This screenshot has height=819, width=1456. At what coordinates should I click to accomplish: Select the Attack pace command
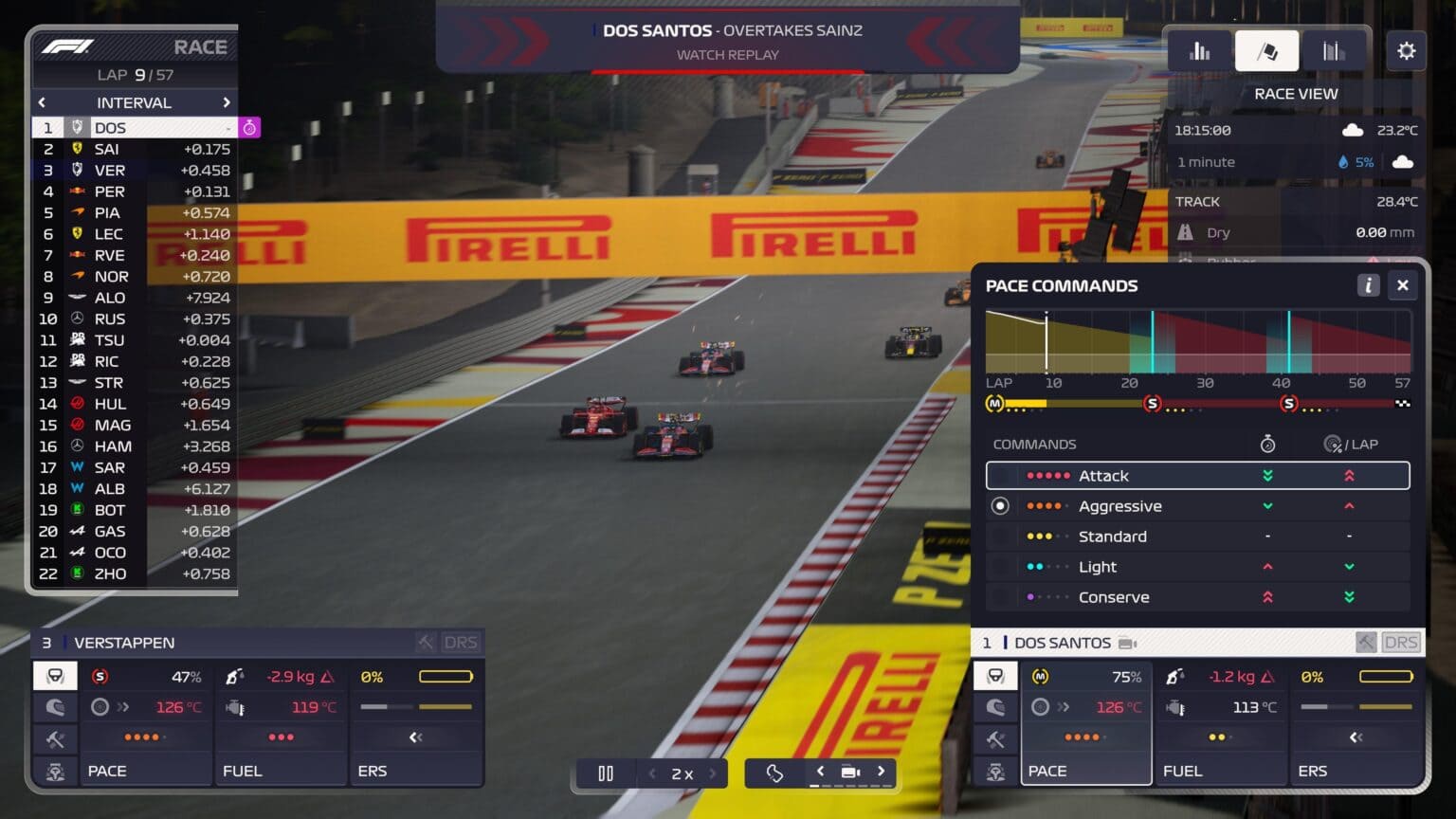coord(1197,476)
